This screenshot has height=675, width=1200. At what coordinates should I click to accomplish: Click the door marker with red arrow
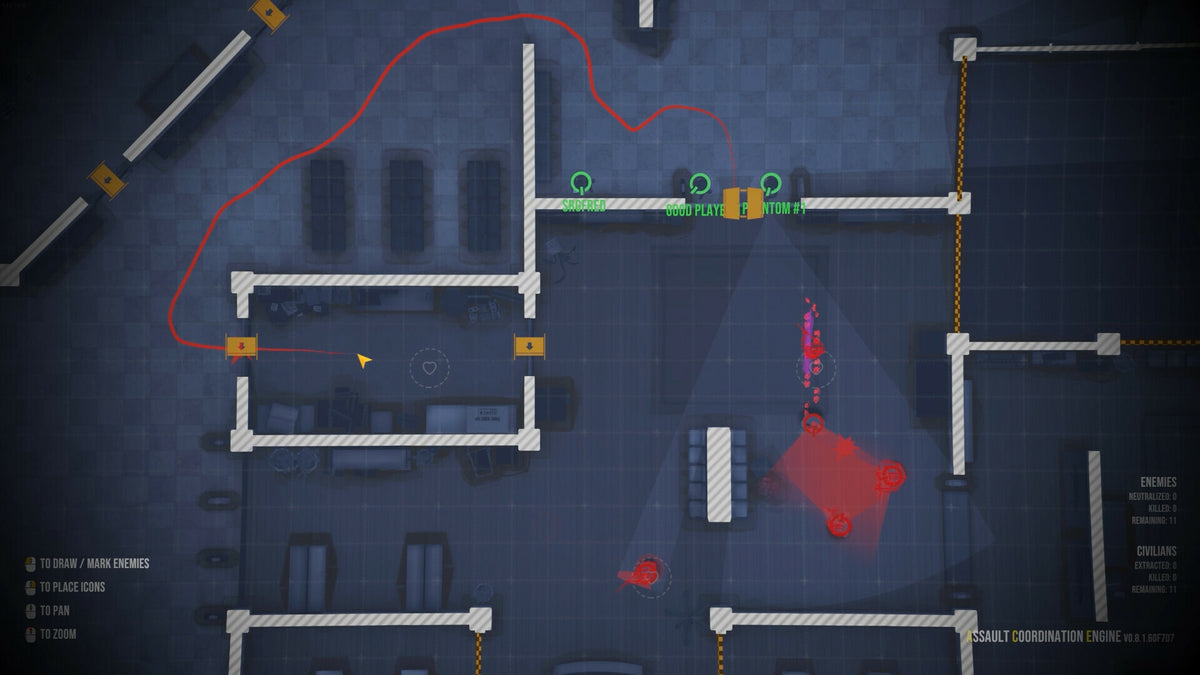[x=242, y=346]
